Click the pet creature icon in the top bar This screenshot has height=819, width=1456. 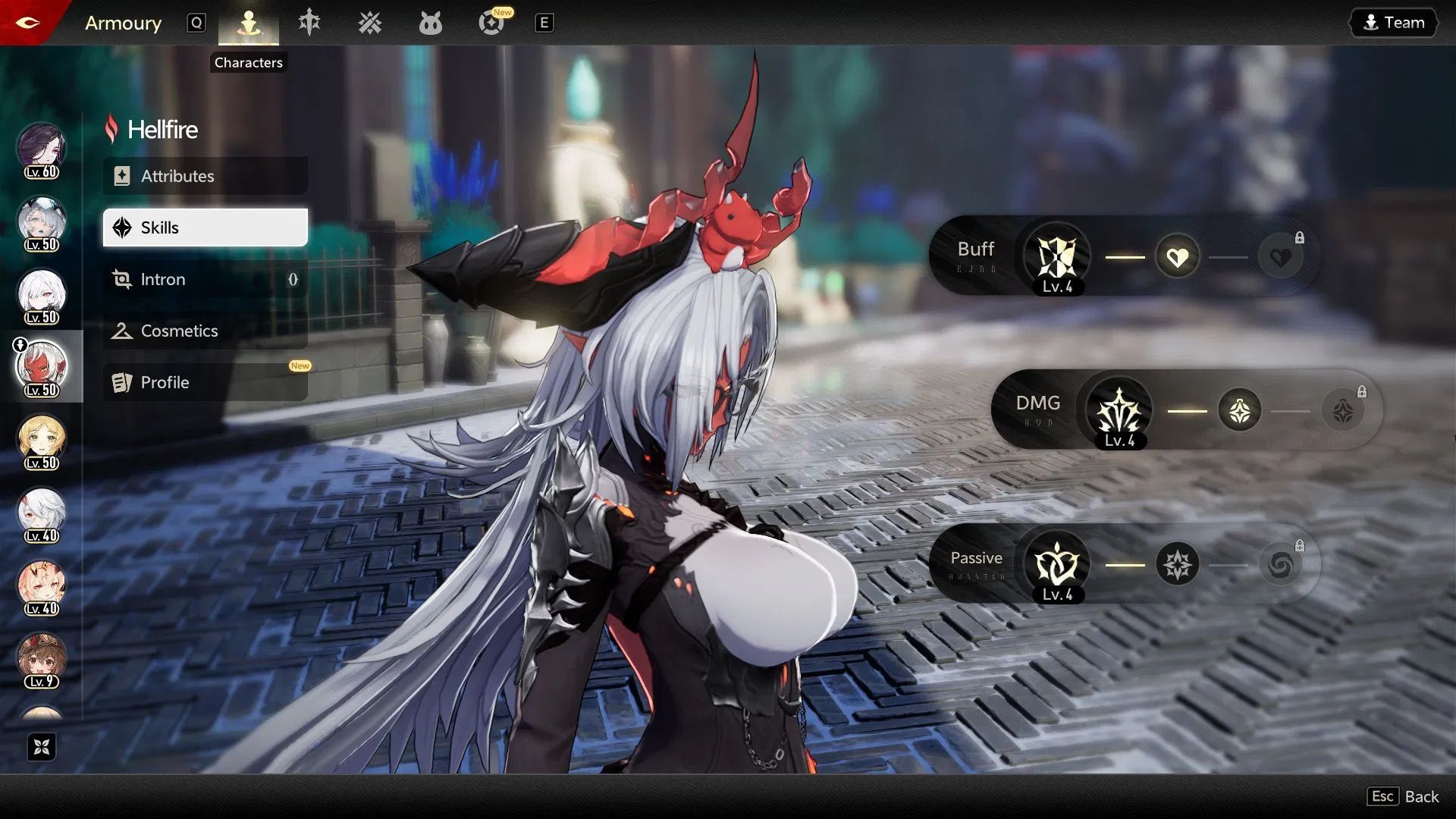coord(430,23)
